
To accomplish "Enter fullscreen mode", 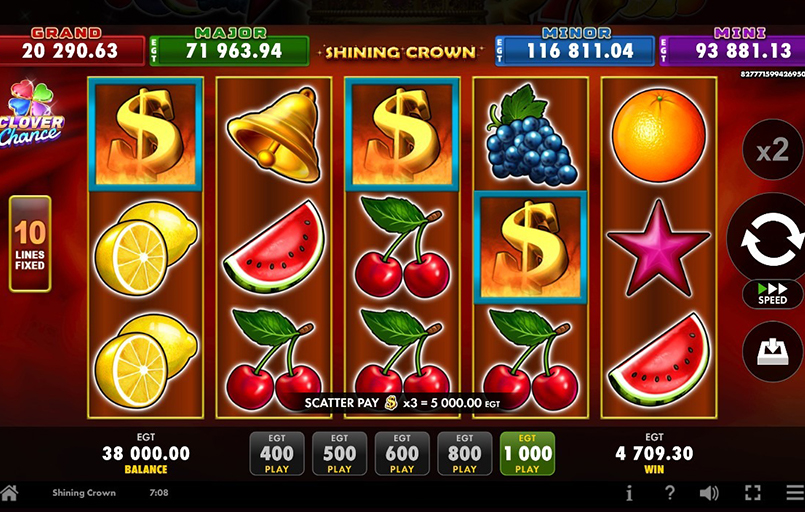I will click(753, 493).
